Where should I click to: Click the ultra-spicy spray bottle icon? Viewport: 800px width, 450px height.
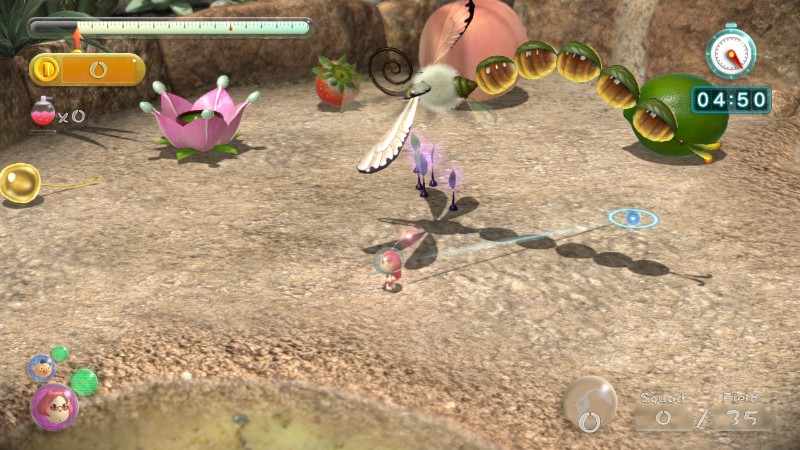43,113
